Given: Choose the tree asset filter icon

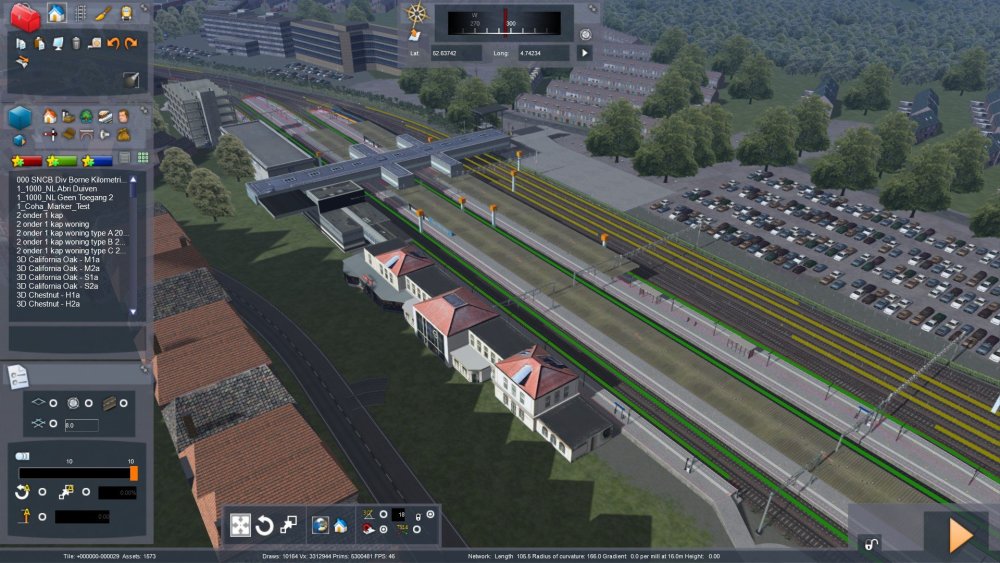Looking at the screenshot, I should point(86,116).
